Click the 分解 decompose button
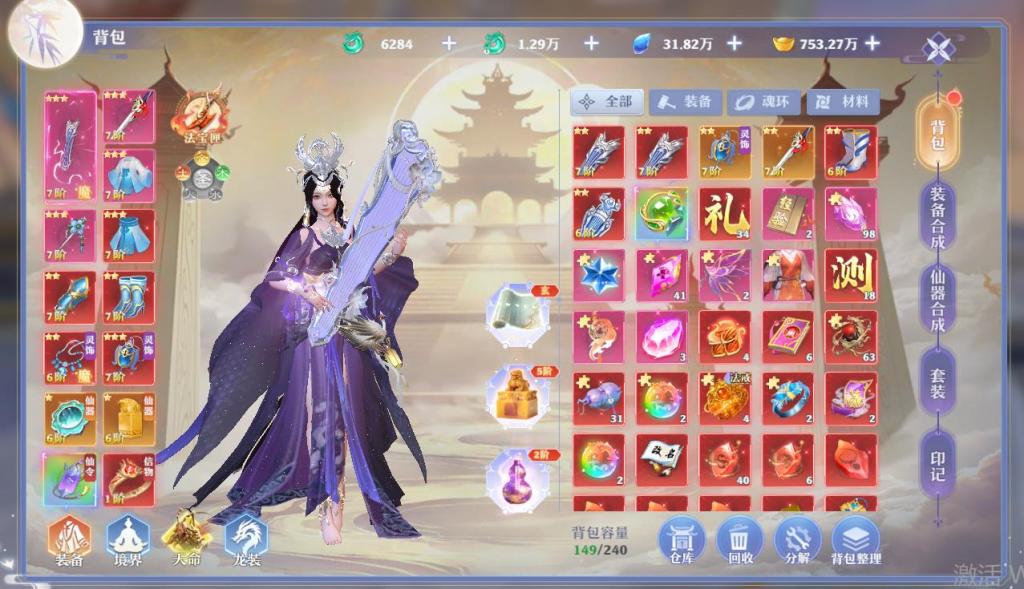The height and width of the screenshot is (589, 1024). [797, 542]
